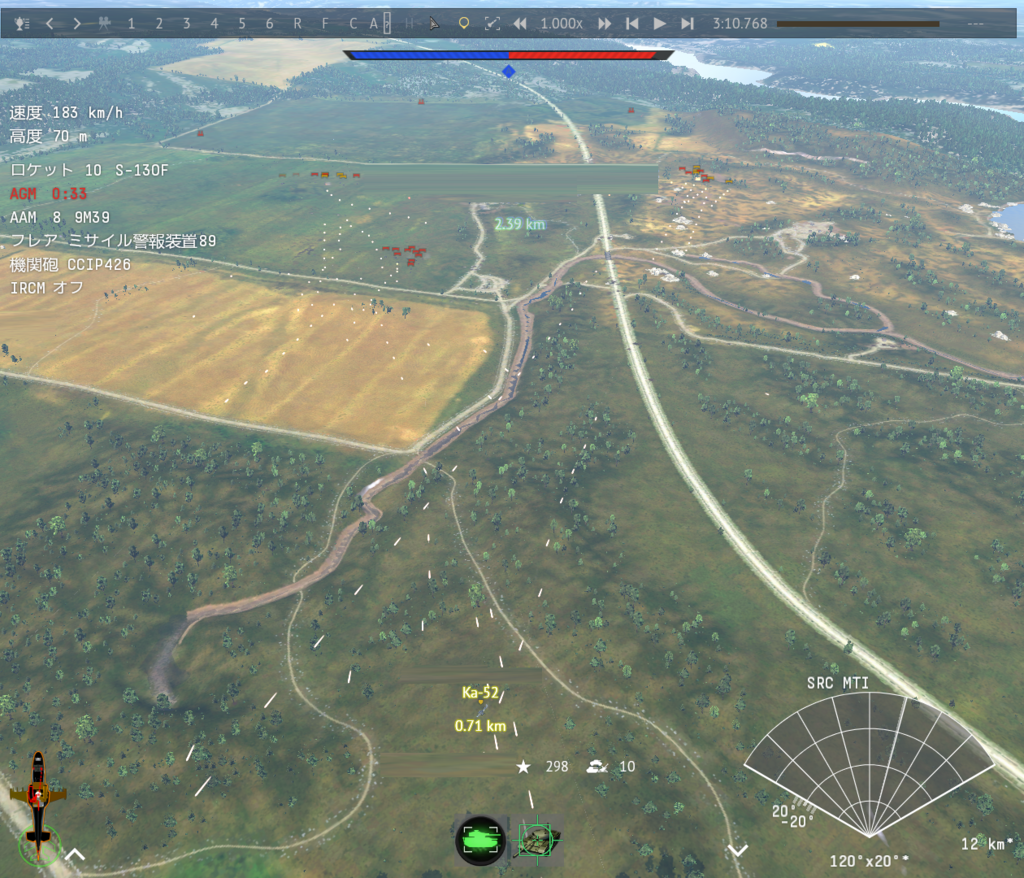Toggle the mouse cursor arrow icon
The width and height of the screenshot is (1024, 878).
[434, 23]
